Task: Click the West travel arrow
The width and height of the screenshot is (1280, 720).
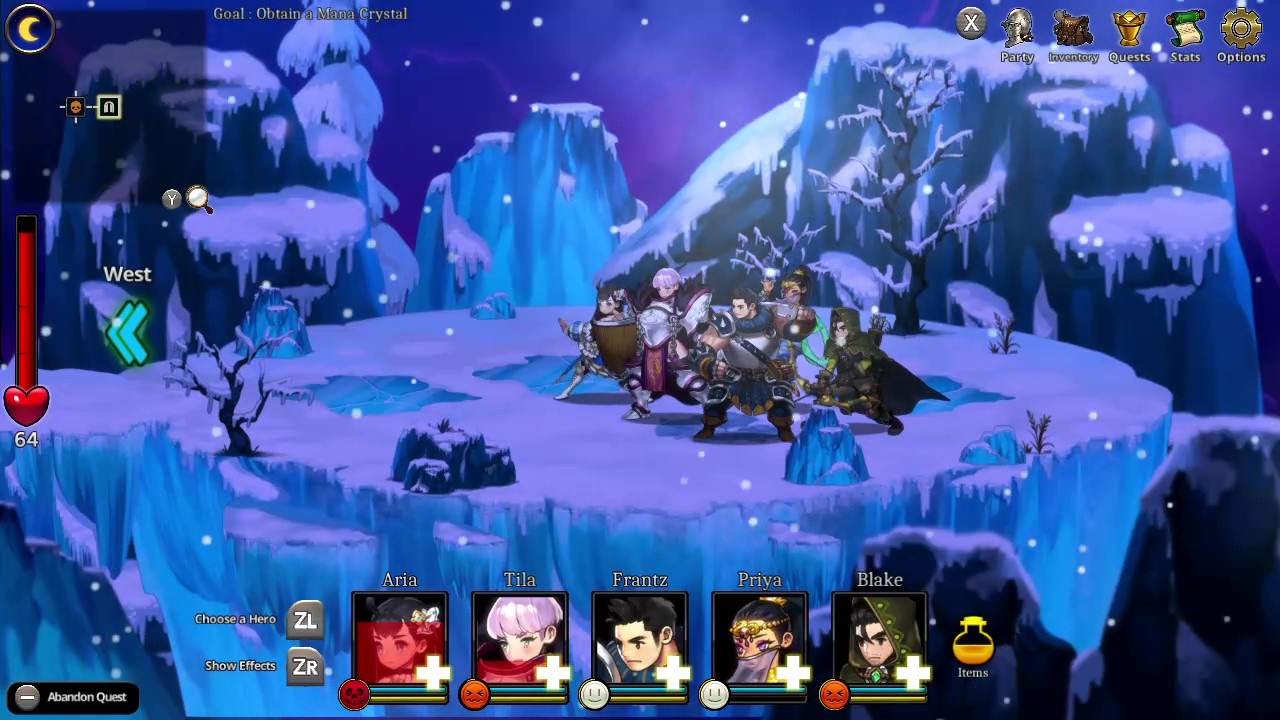Action: click(x=128, y=332)
